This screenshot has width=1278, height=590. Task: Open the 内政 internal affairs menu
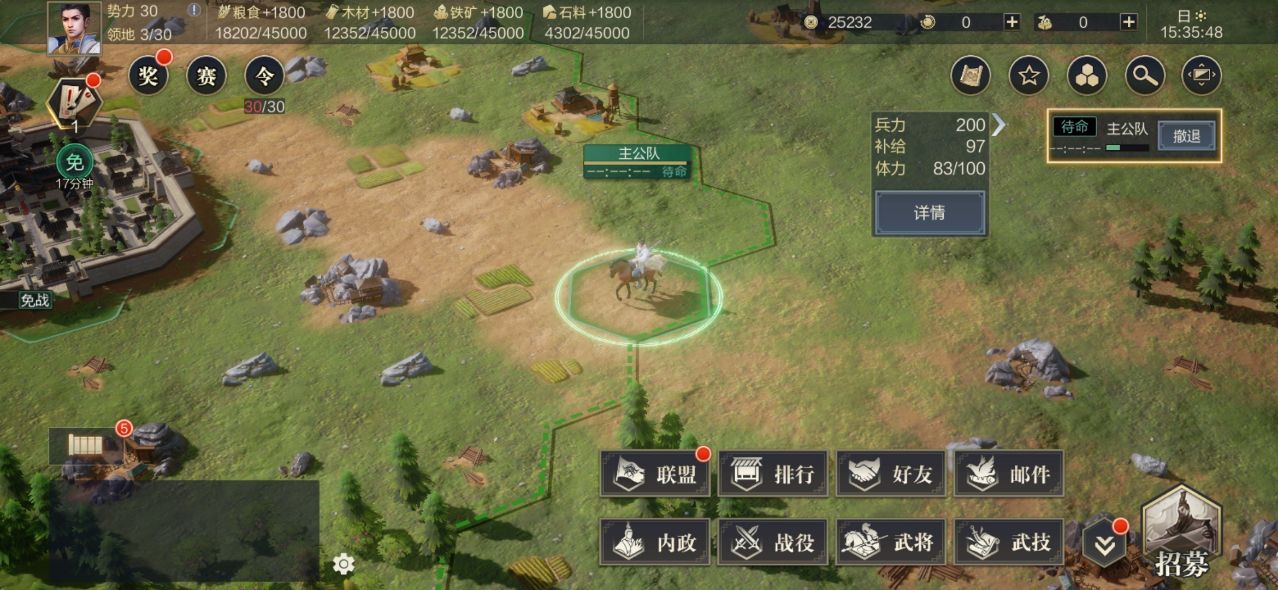(x=655, y=542)
